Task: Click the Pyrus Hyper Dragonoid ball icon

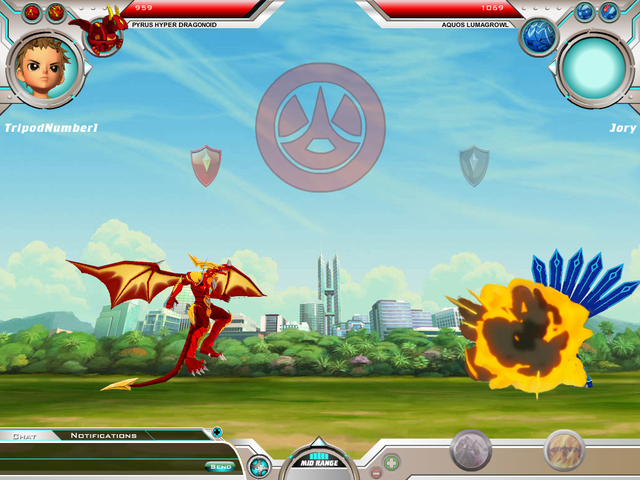Action: 103,33
